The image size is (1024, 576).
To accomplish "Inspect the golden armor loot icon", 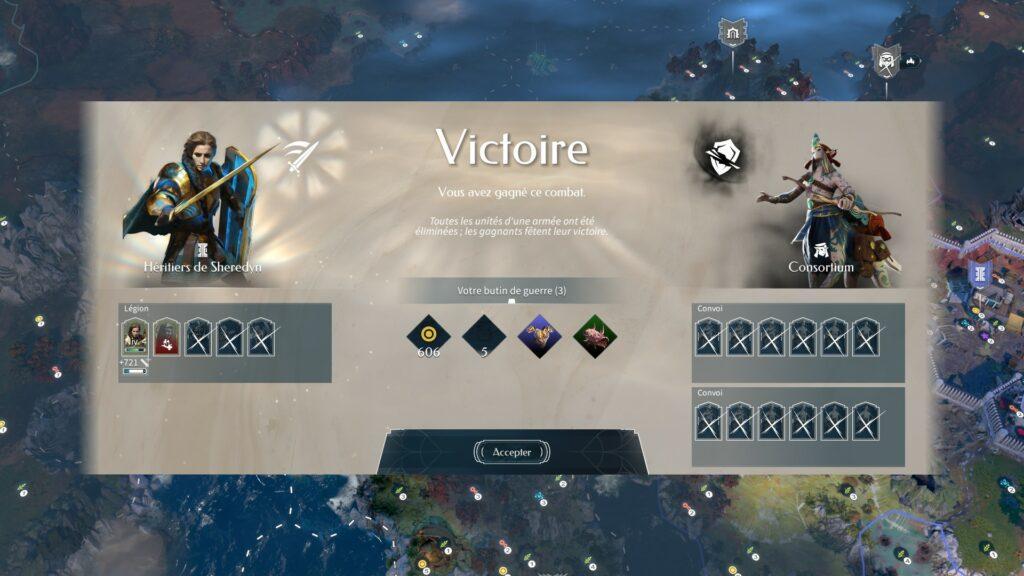I will click(540, 334).
